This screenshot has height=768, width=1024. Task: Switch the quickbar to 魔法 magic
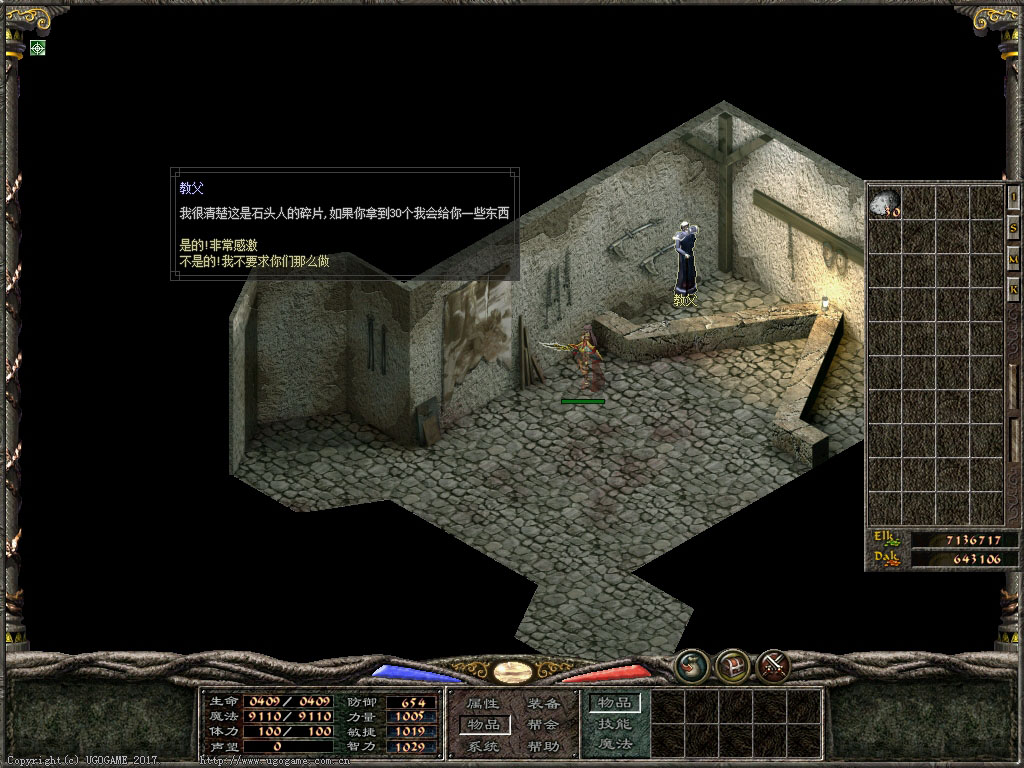[614, 744]
